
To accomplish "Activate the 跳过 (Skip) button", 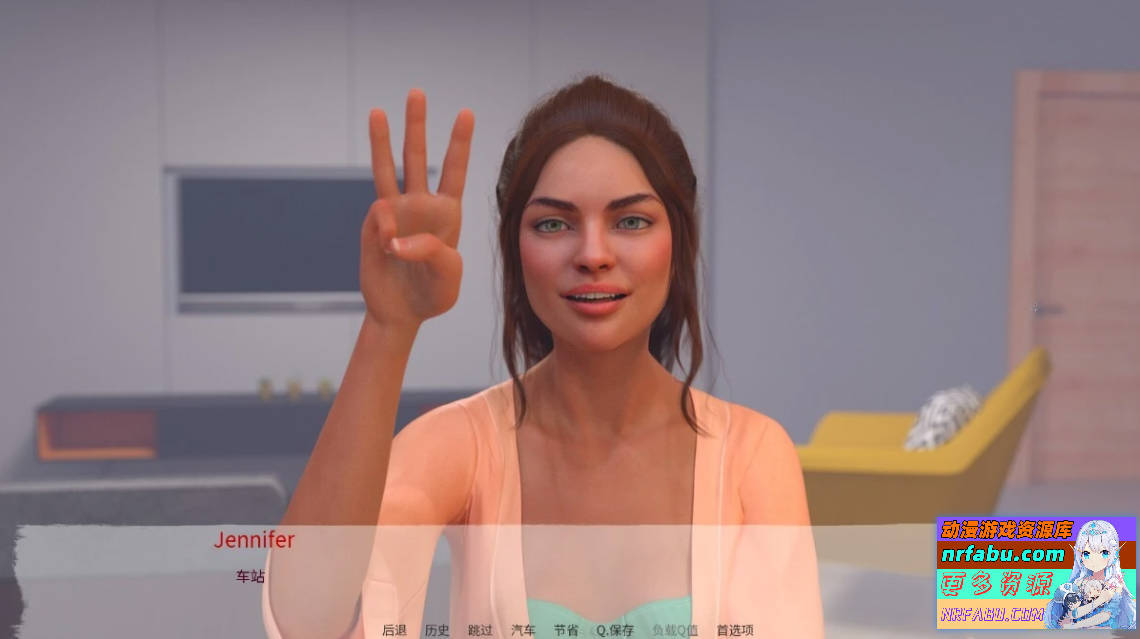I will (x=480, y=630).
